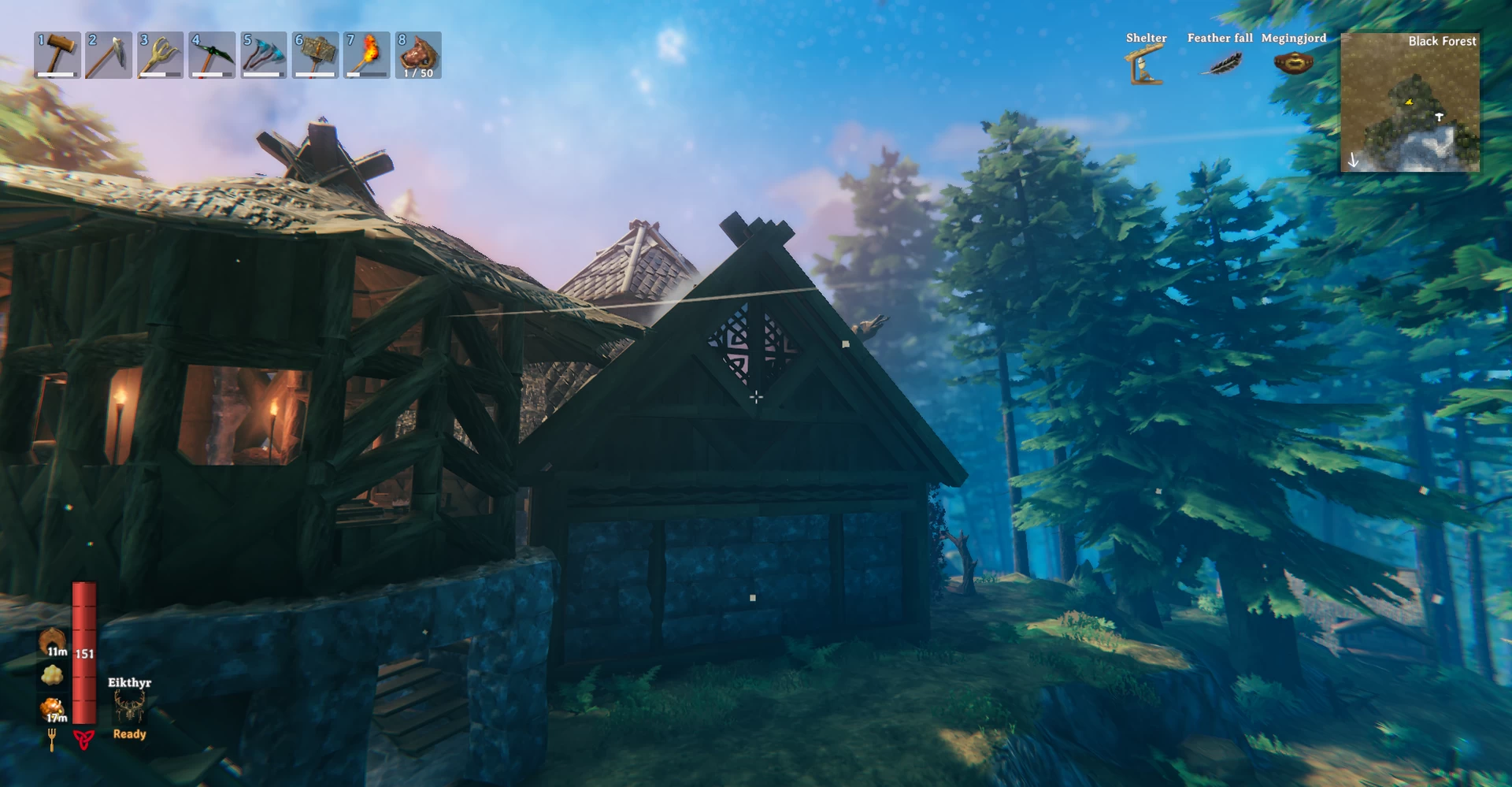The width and height of the screenshot is (1512, 787).
Task: Activate the Eikthyr forsaken power icon
Action: [129, 707]
